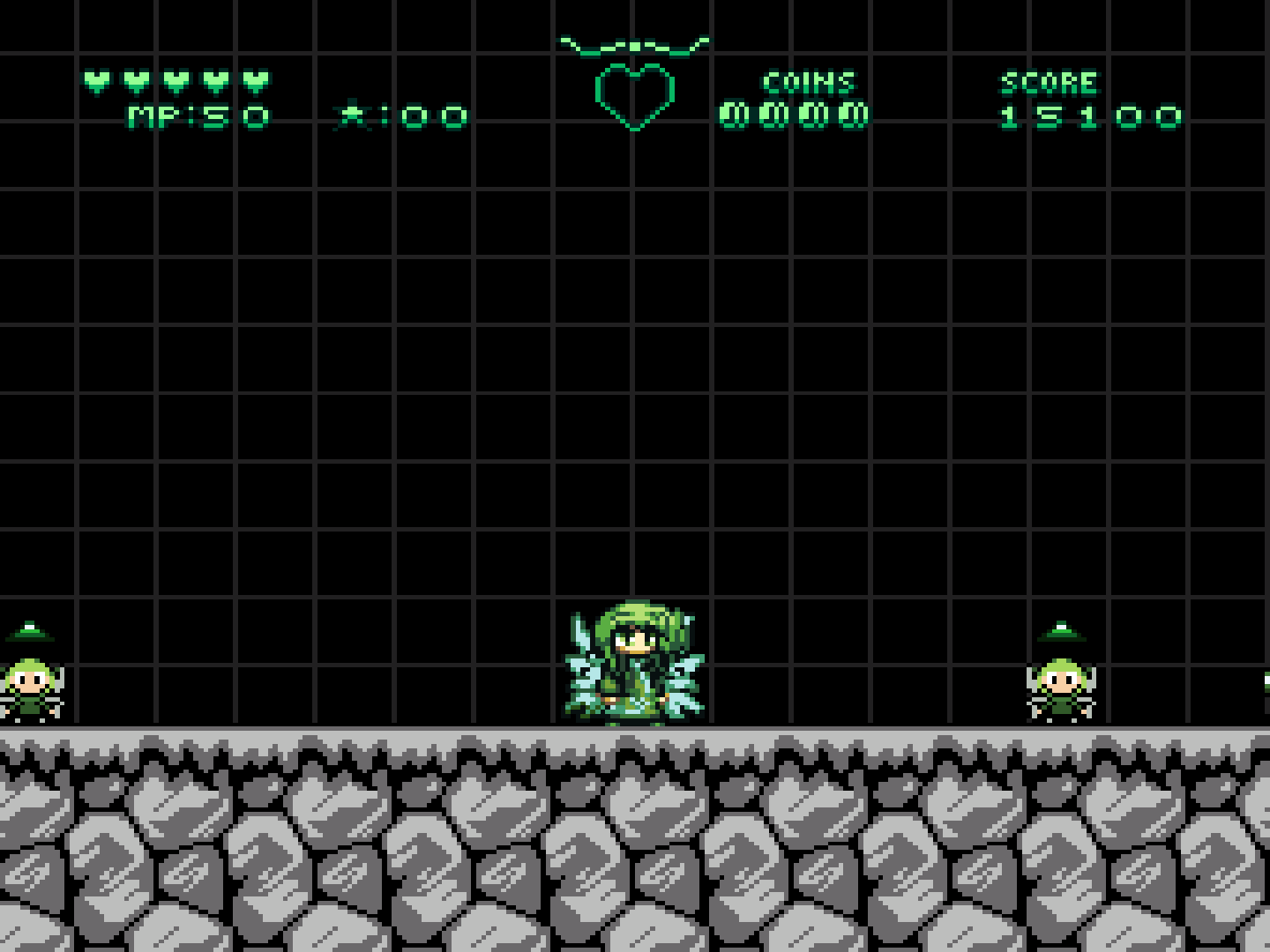Click the middle heart of the health row
1270x952 pixels.
pos(175,79)
